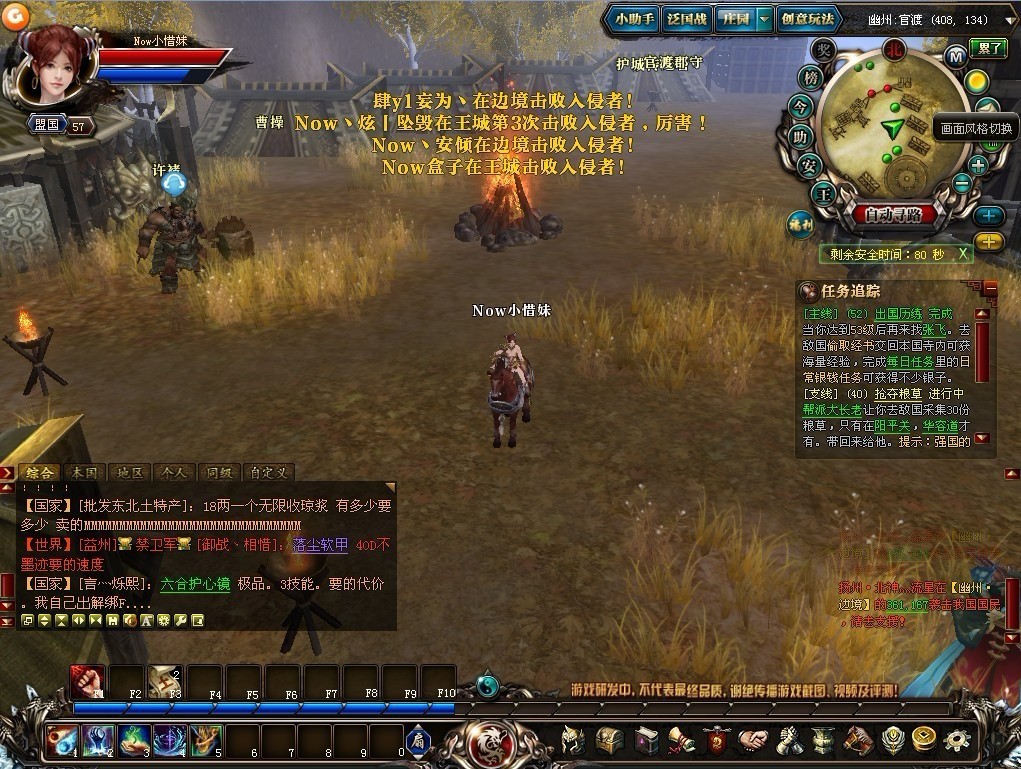The width and height of the screenshot is (1021, 769).
Task: Open the 泛国战 menu
Action: click(686, 20)
